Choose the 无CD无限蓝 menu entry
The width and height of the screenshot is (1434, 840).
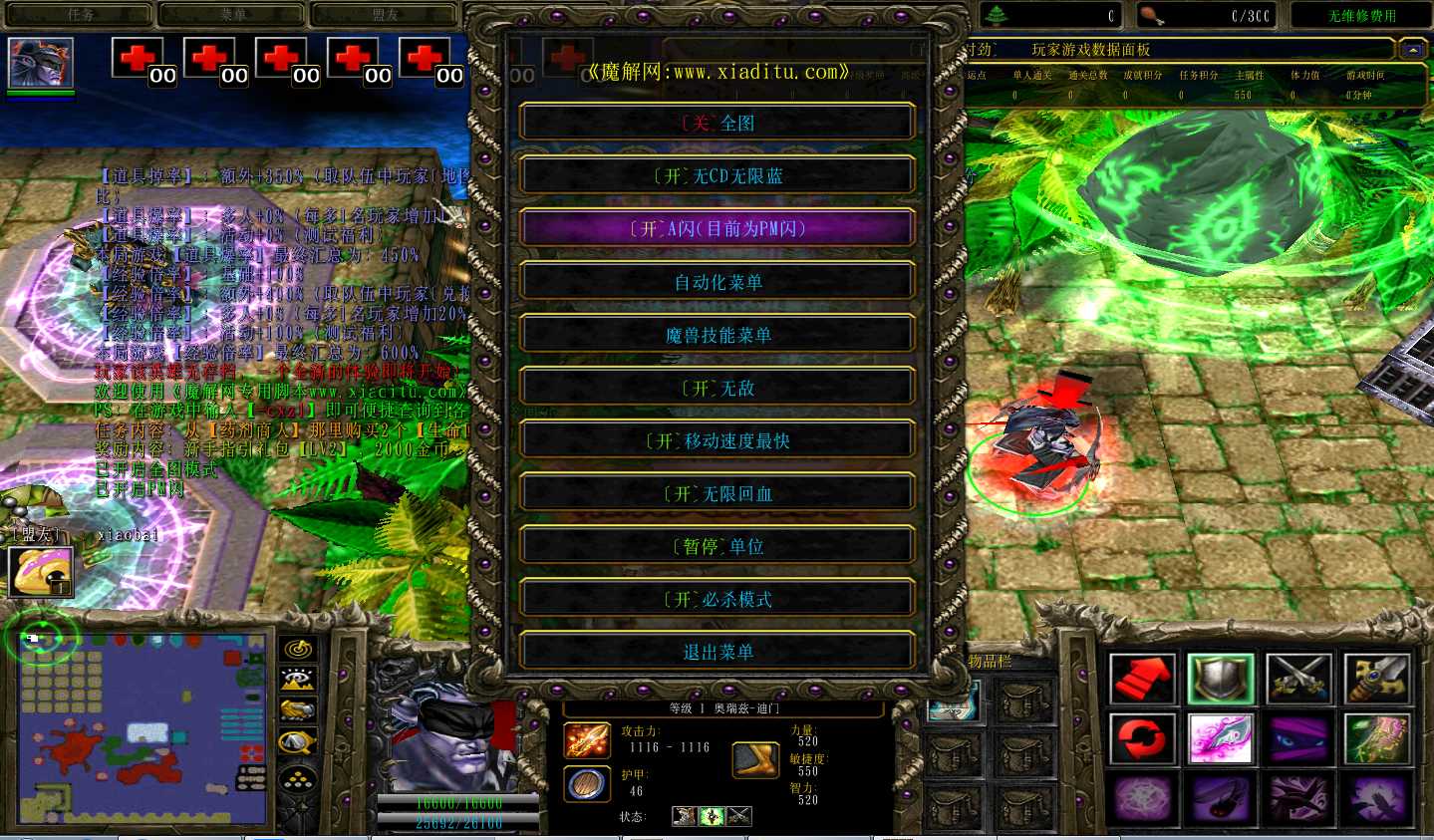click(717, 175)
